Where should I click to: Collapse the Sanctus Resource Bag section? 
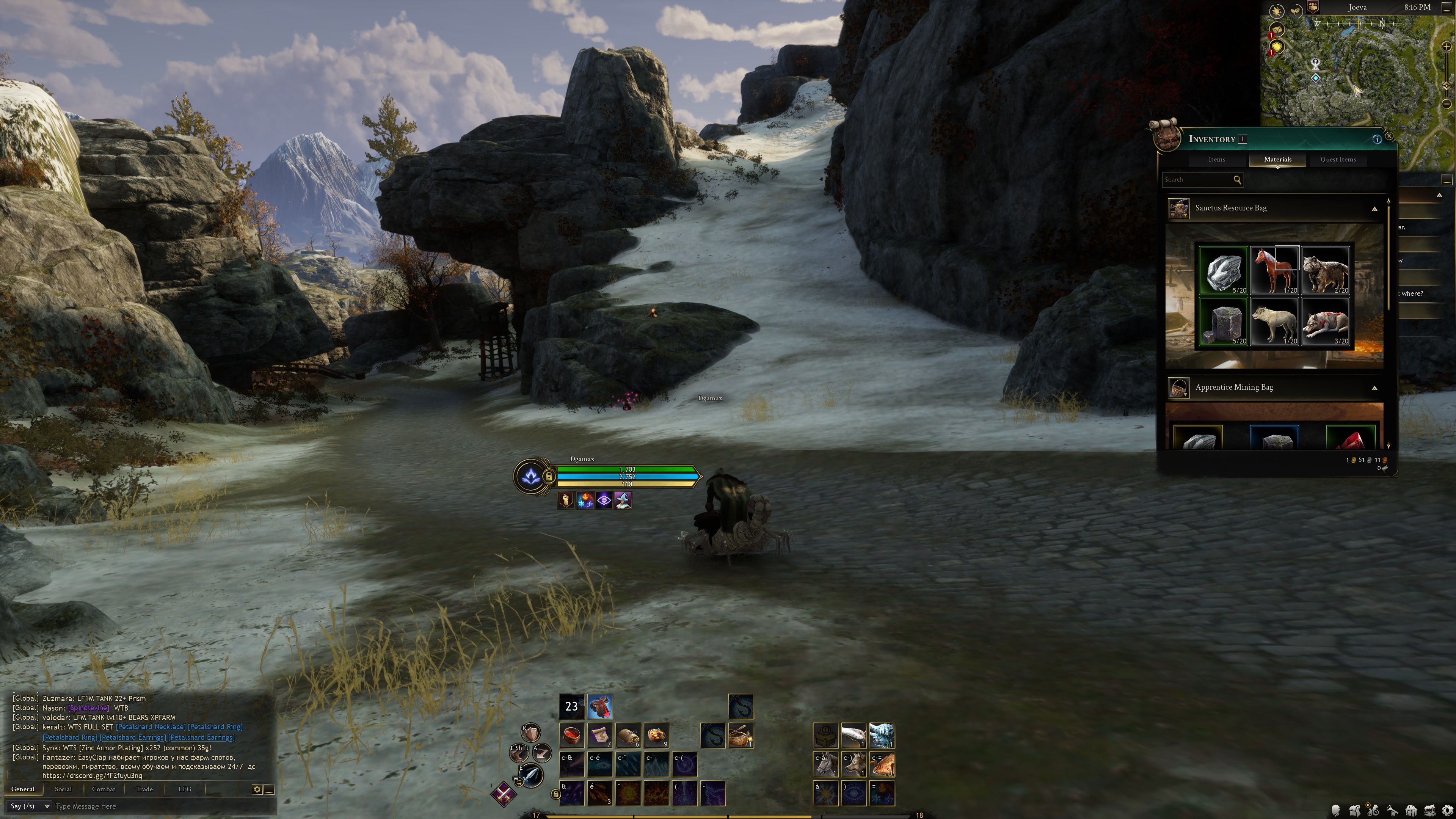(x=1374, y=209)
